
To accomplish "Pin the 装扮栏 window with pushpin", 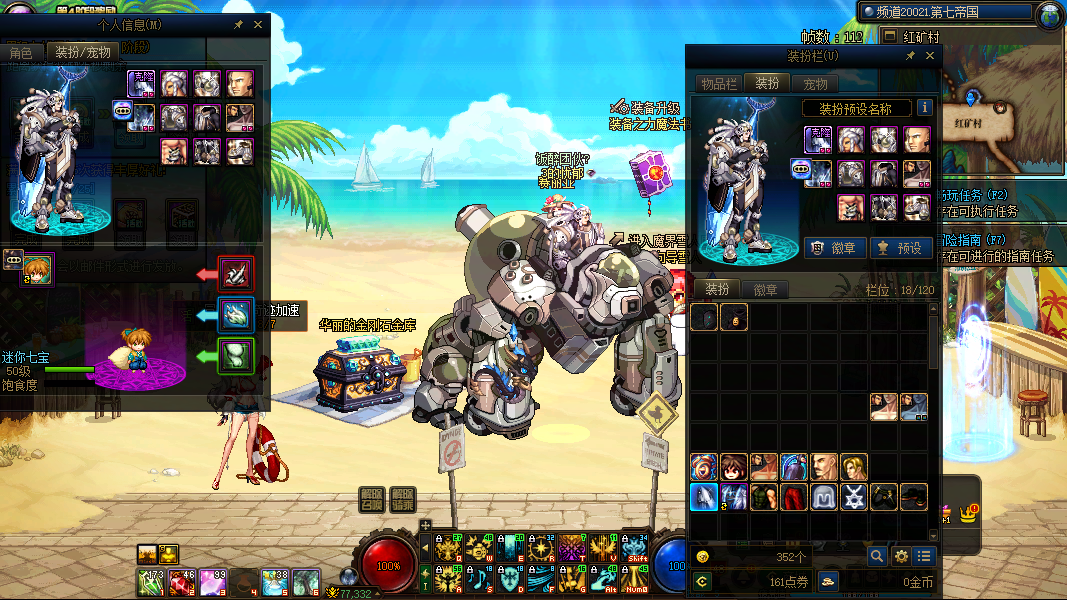I will click(910, 56).
